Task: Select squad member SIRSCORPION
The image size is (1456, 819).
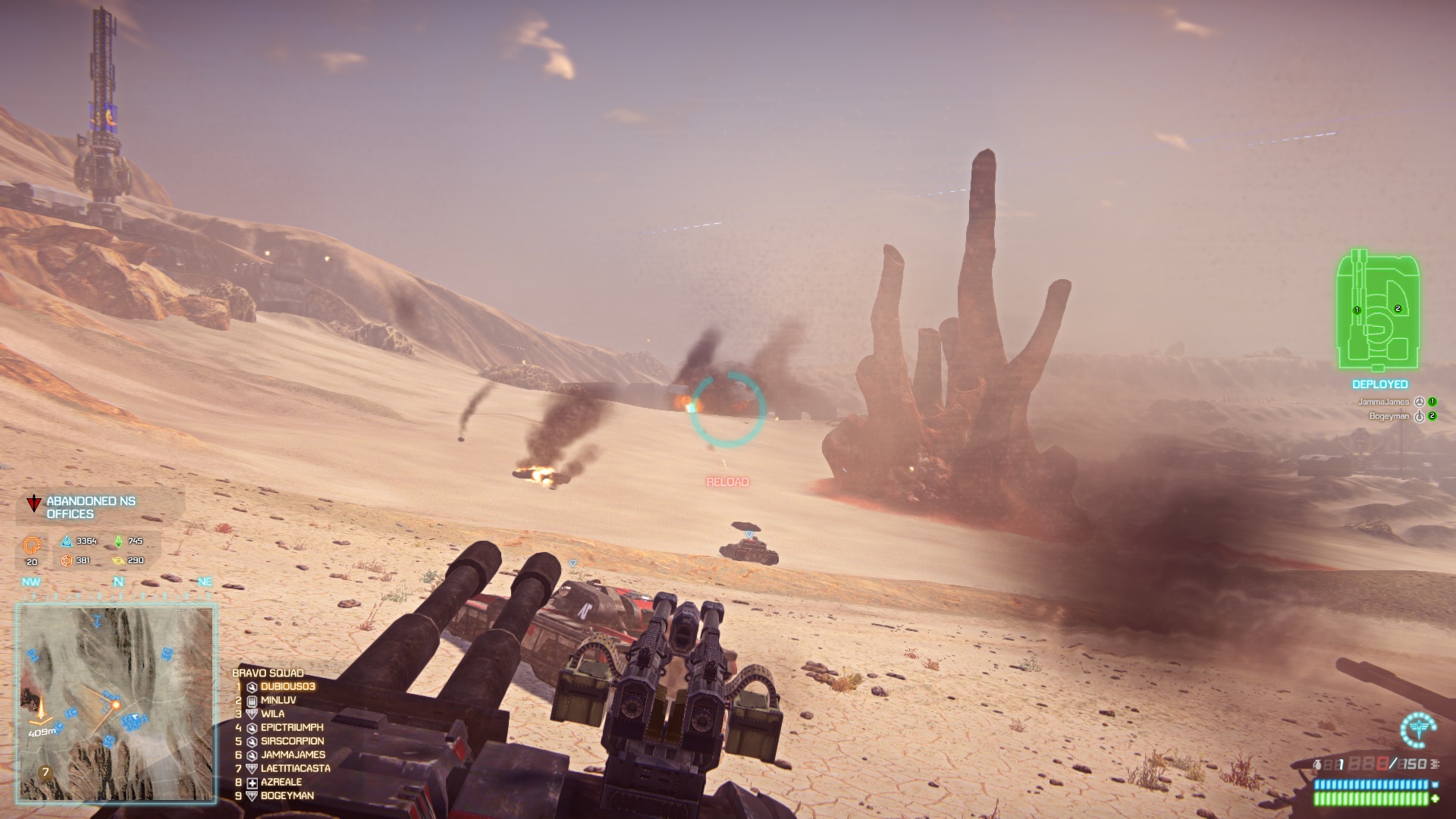Action: 292,741
